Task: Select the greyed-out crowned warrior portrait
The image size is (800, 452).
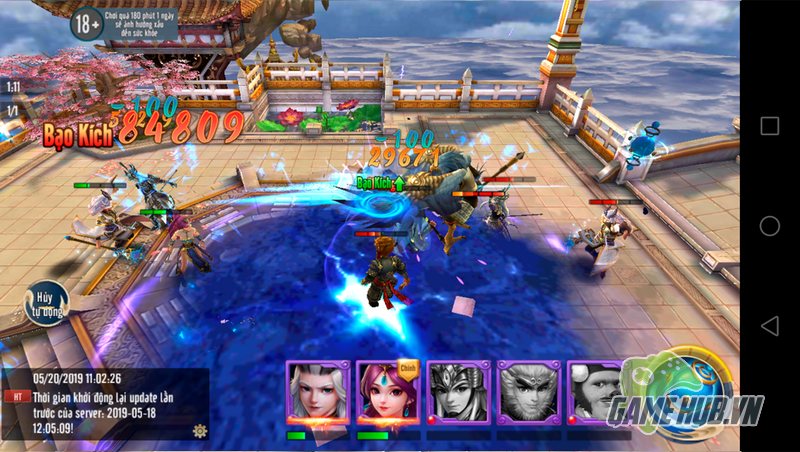Action: point(458,393)
